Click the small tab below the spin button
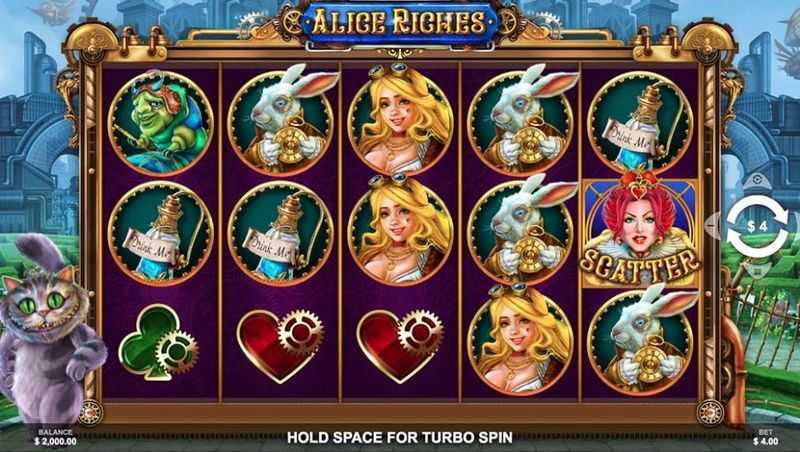800x452 pixels. [756, 270]
